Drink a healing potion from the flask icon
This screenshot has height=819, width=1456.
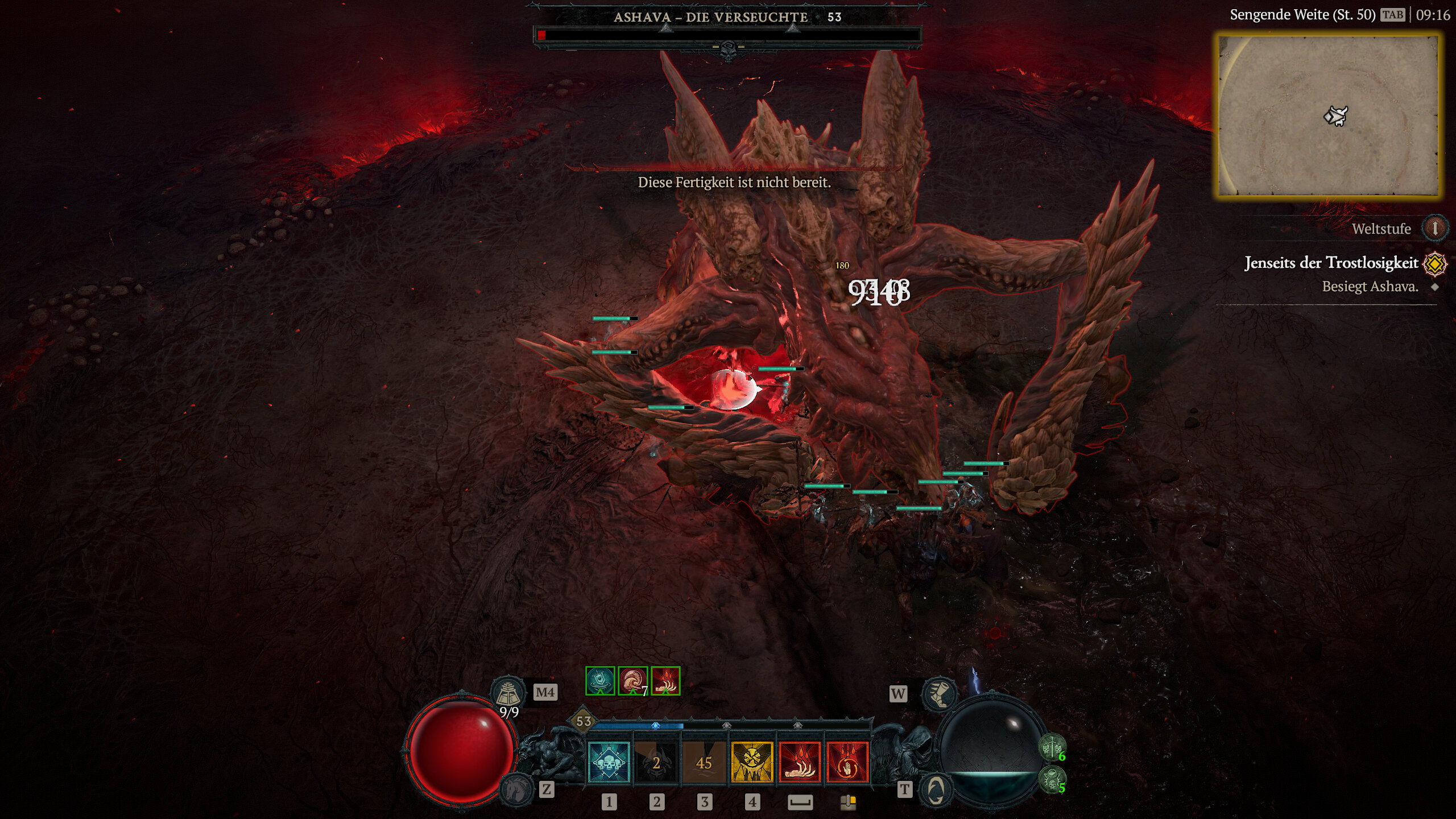[508, 692]
